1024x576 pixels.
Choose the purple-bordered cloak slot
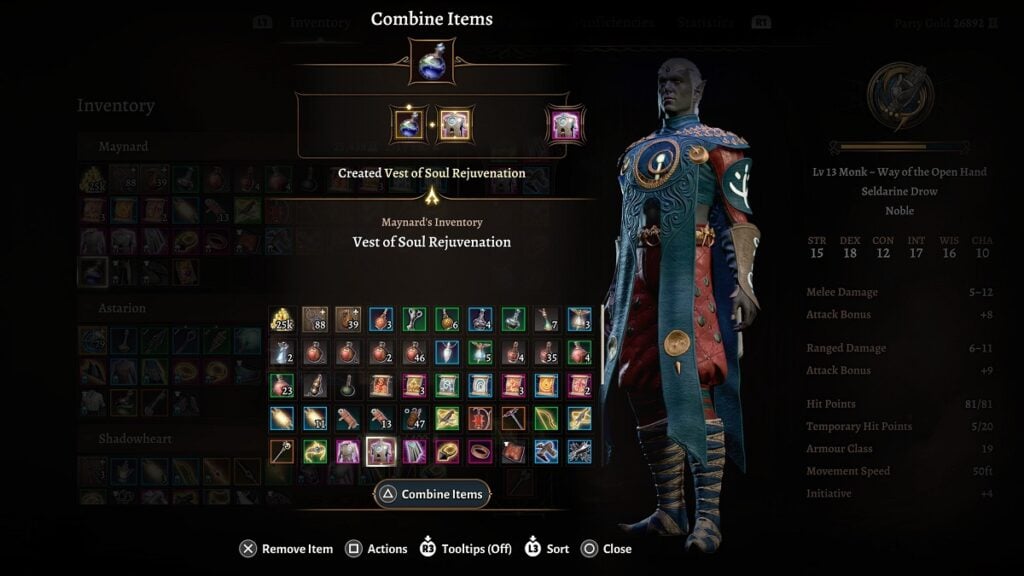point(414,451)
